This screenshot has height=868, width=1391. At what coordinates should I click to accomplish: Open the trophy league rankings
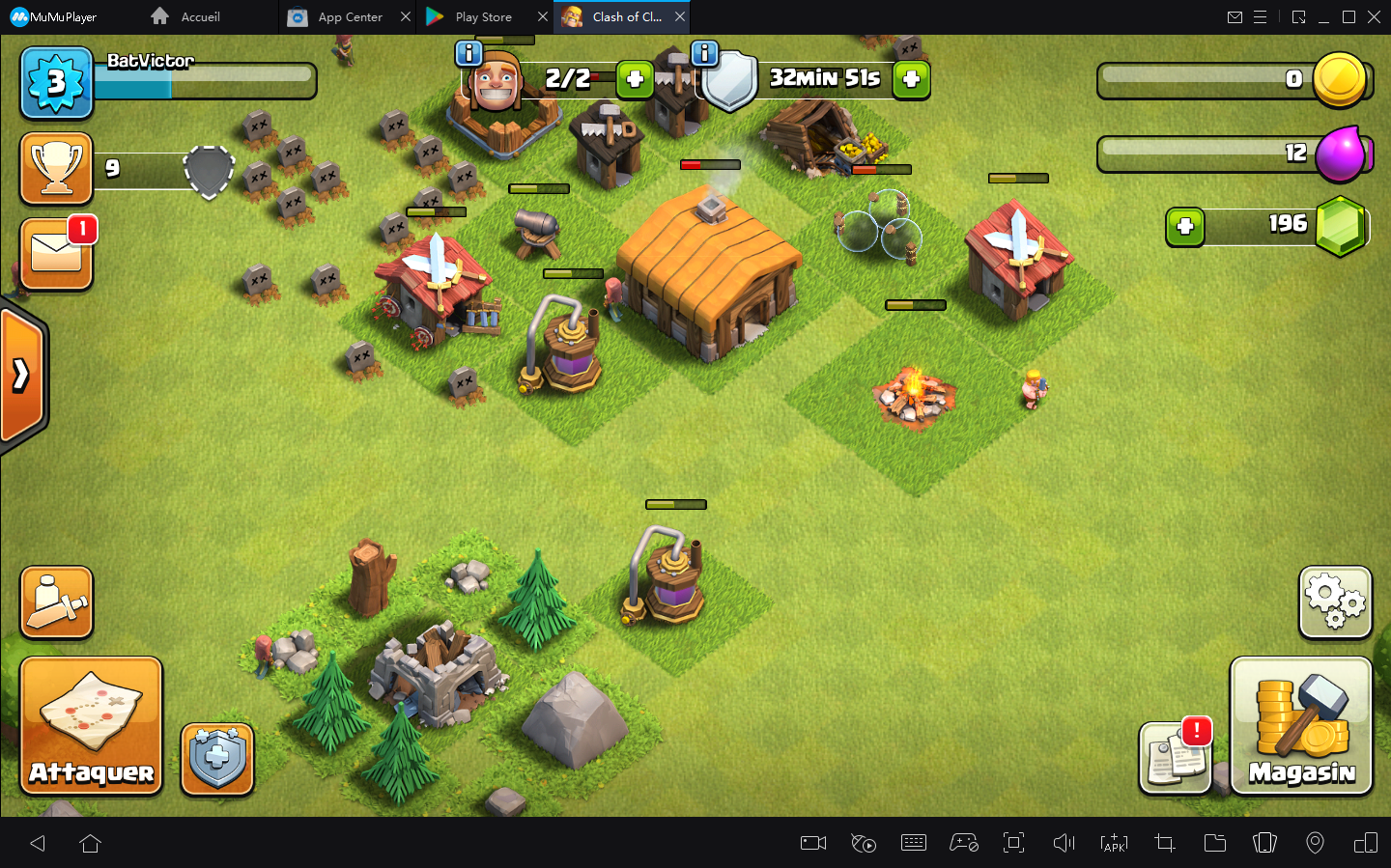click(x=56, y=168)
